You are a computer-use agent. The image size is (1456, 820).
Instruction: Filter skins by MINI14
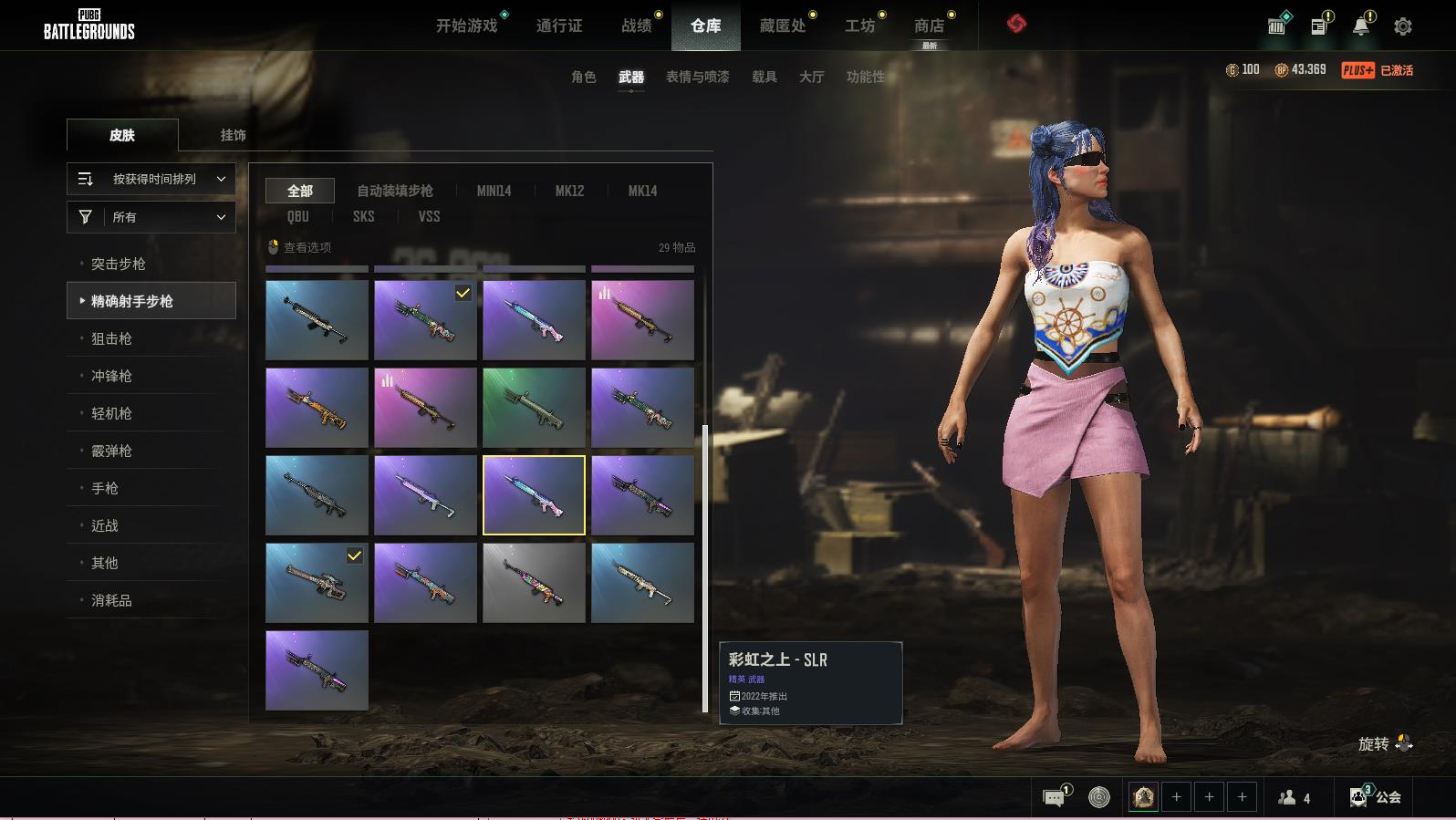tap(494, 191)
